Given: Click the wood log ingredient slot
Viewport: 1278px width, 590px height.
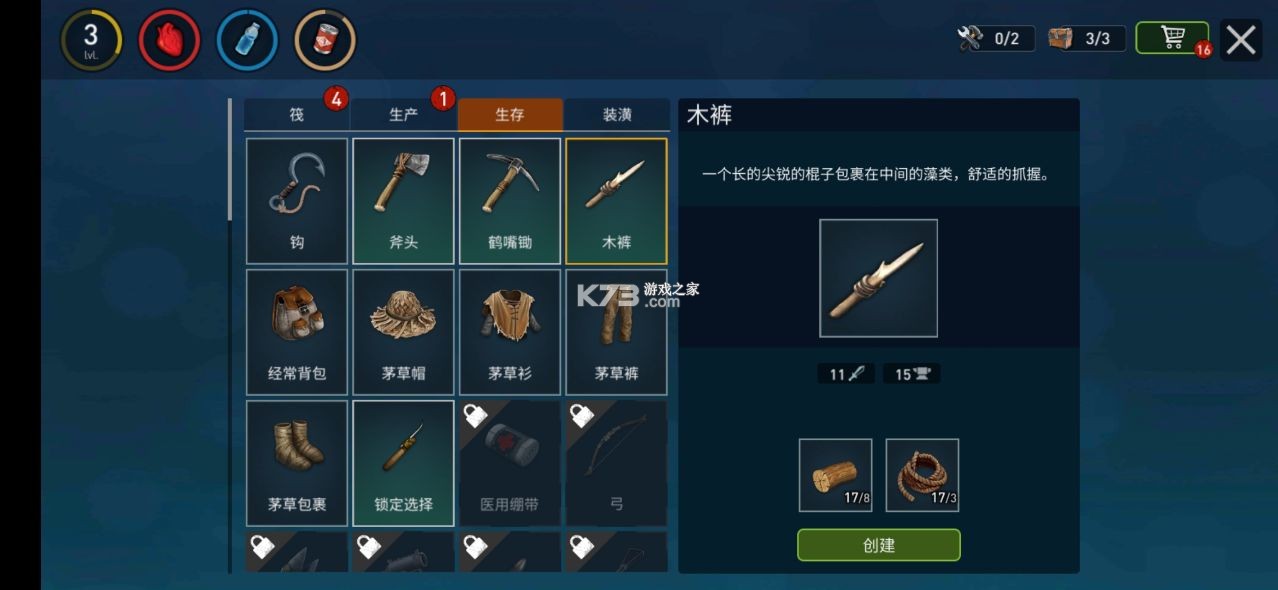Looking at the screenshot, I should [835, 475].
